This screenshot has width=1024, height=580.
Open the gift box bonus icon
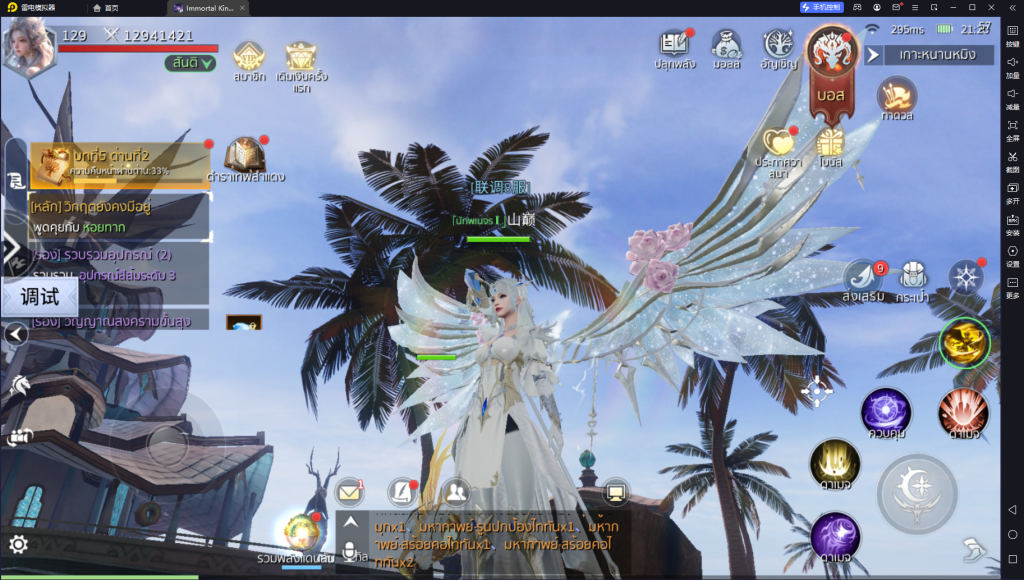[829, 143]
